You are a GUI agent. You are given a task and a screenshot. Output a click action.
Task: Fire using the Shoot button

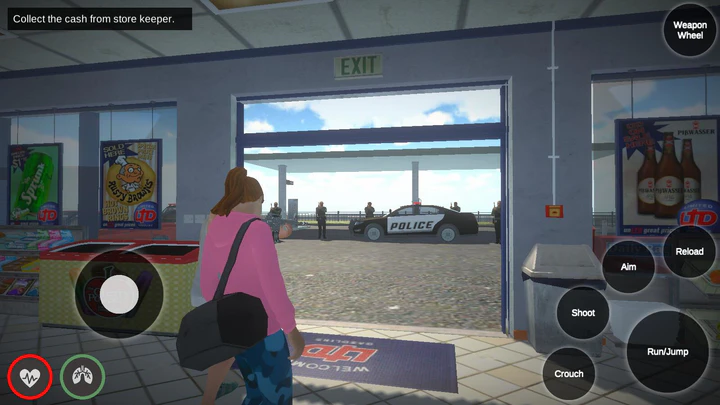point(583,313)
